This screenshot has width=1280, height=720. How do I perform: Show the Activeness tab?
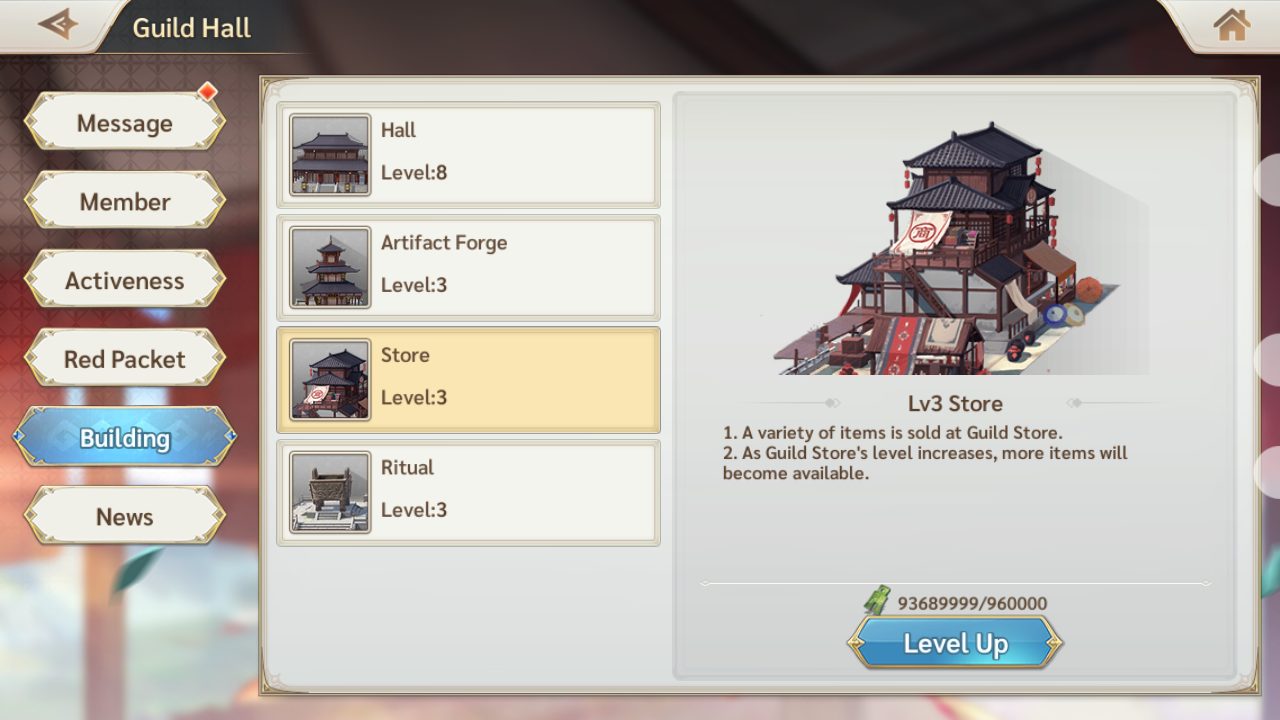[x=125, y=281]
